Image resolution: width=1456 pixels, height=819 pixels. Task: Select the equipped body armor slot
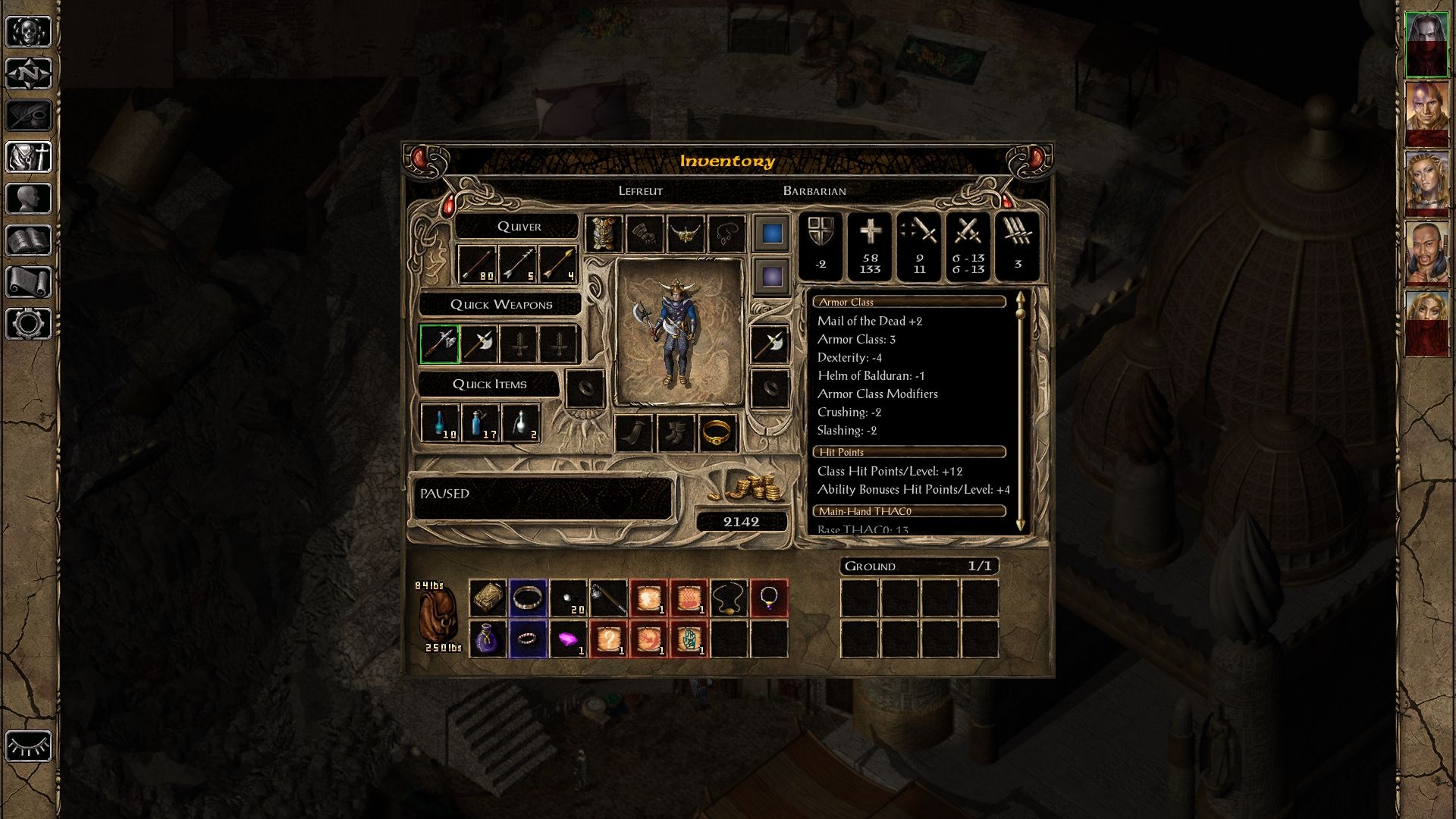click(x=604, y=234)
